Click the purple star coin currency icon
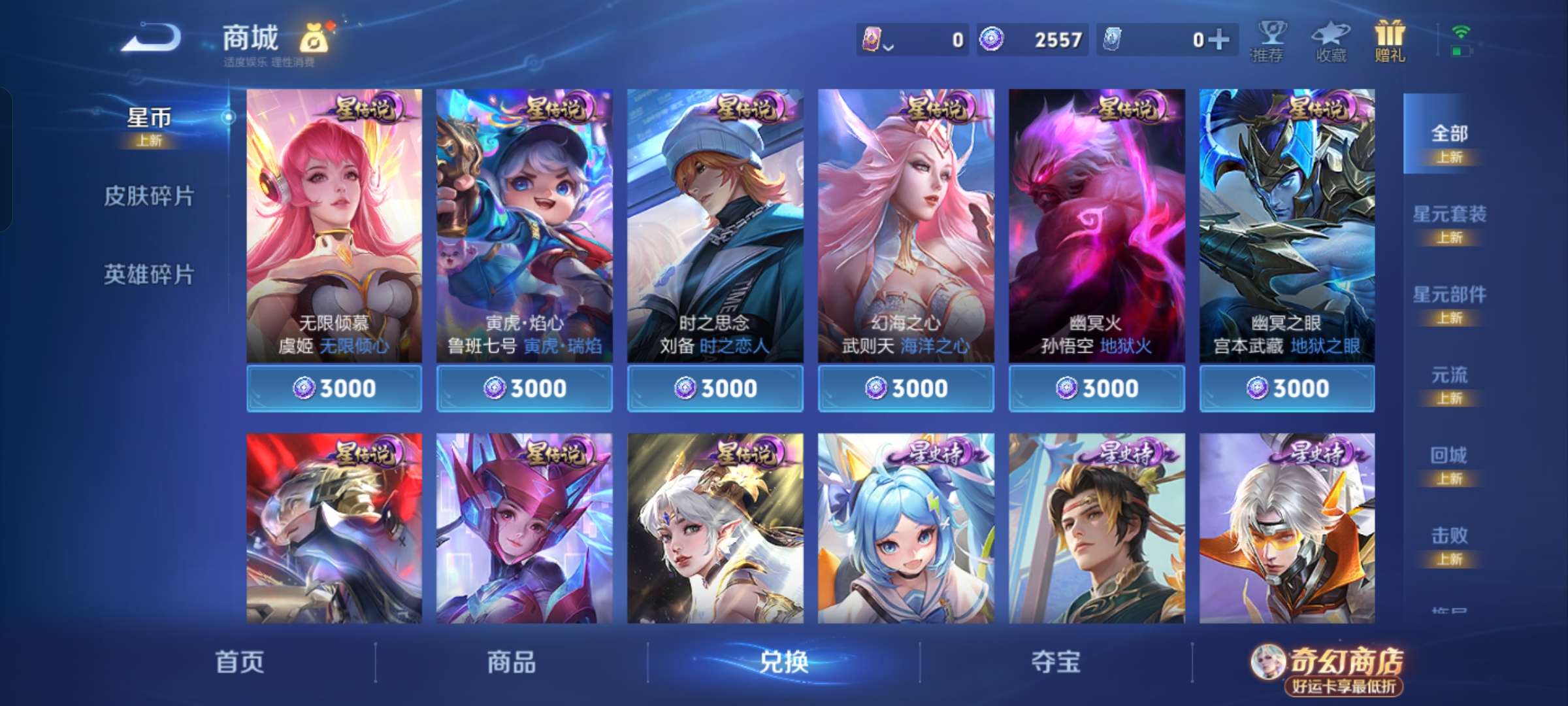Viewport: 1568px width, 706px height. (x=992, y=39)
